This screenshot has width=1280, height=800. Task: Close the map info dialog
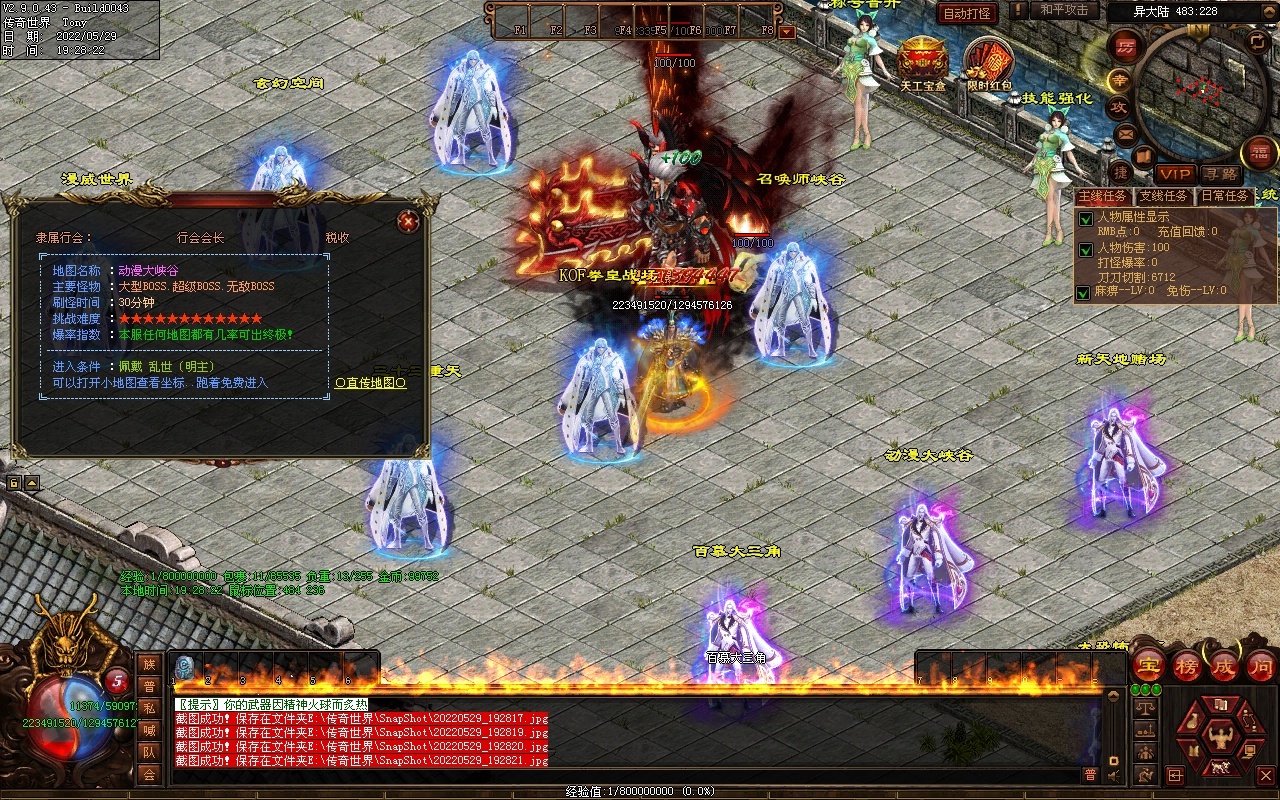point(407,221)
